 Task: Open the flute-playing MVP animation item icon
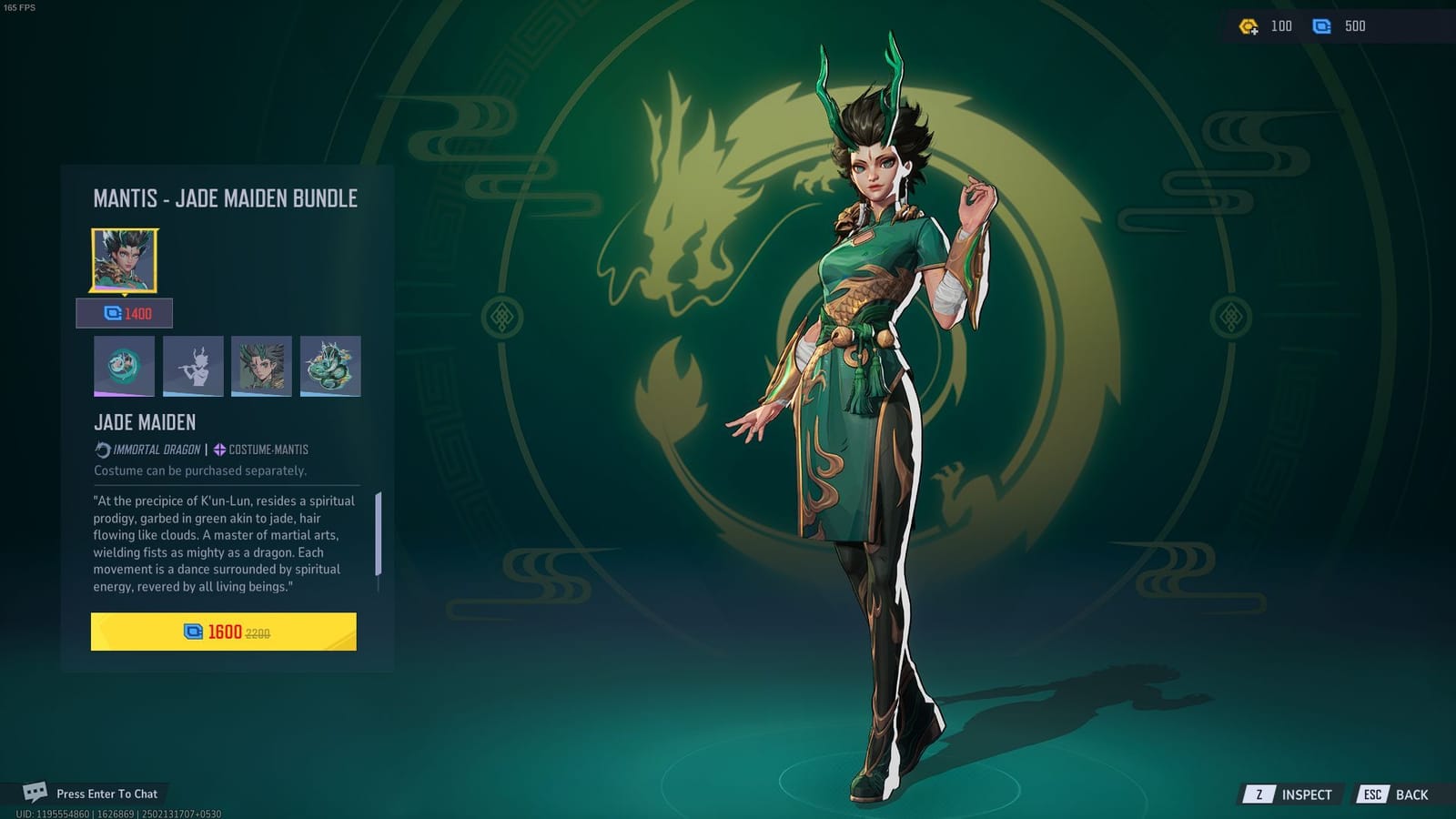click(192, 366)
